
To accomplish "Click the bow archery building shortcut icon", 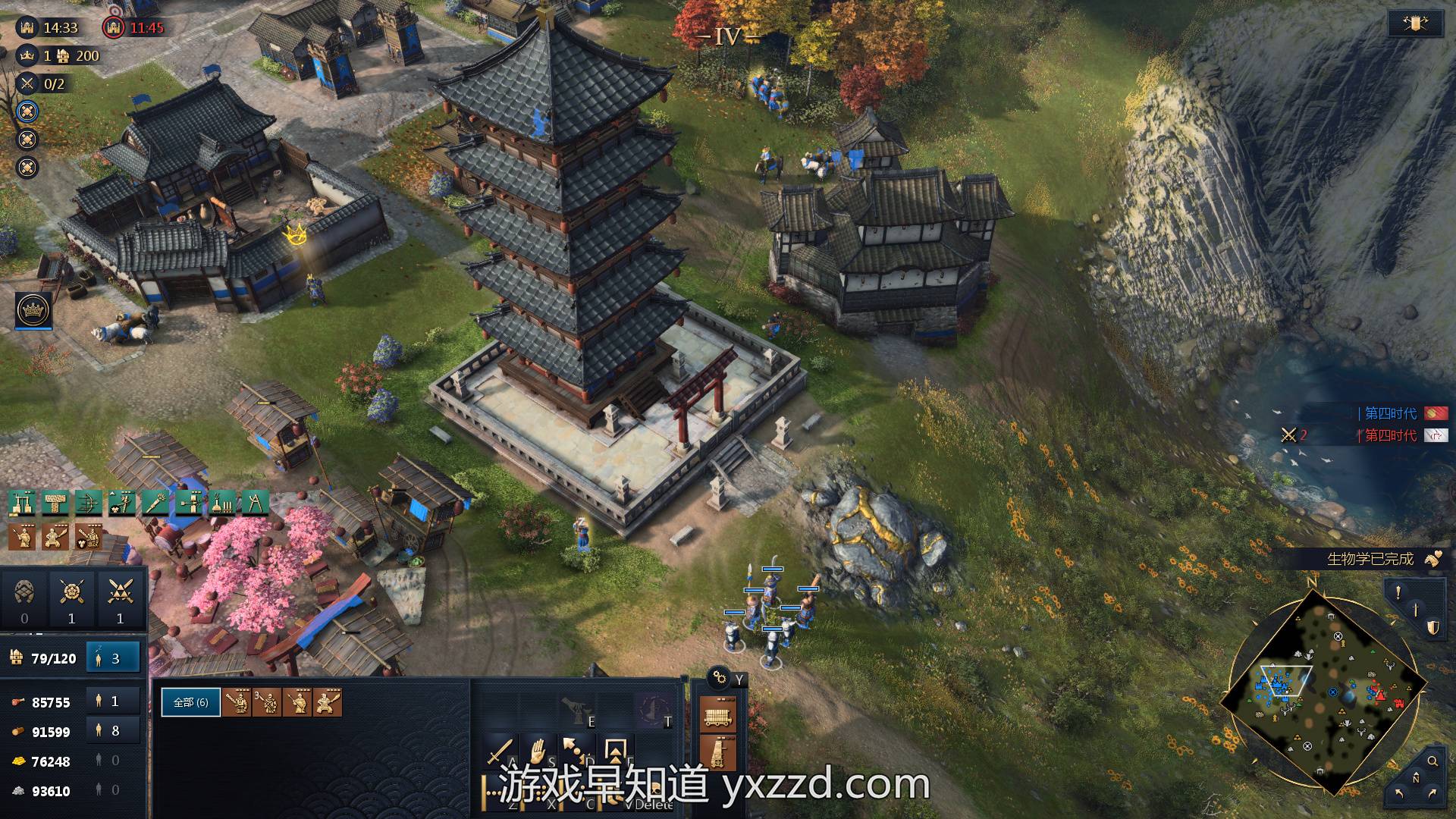I will click(89, 503).
